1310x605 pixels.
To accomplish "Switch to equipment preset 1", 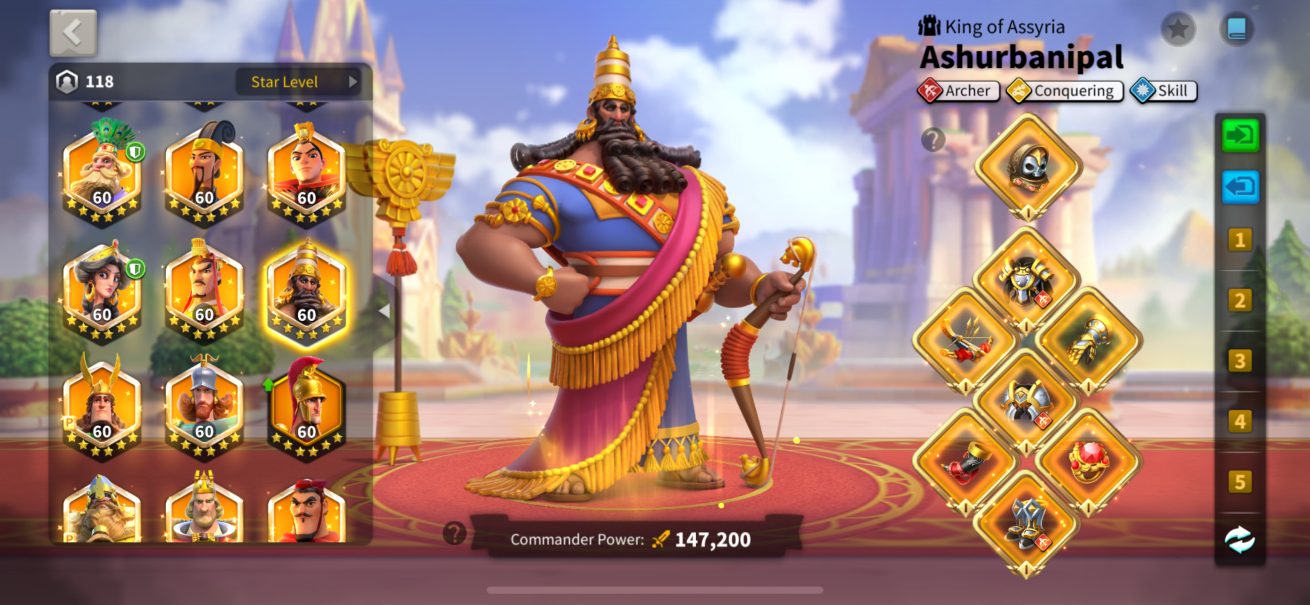I will [x=1240, y=240].
